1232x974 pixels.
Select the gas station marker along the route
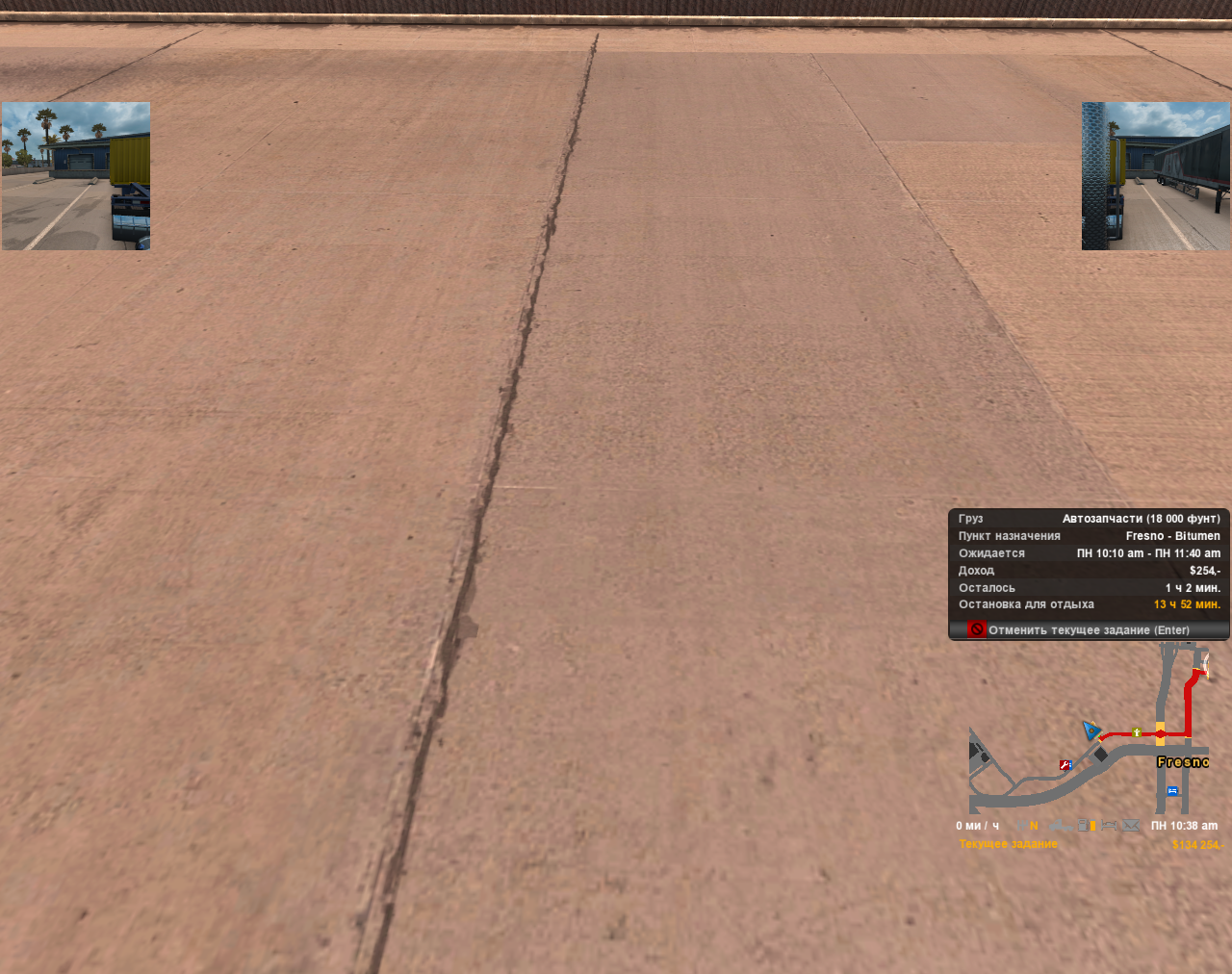[x=1137, y=732]
